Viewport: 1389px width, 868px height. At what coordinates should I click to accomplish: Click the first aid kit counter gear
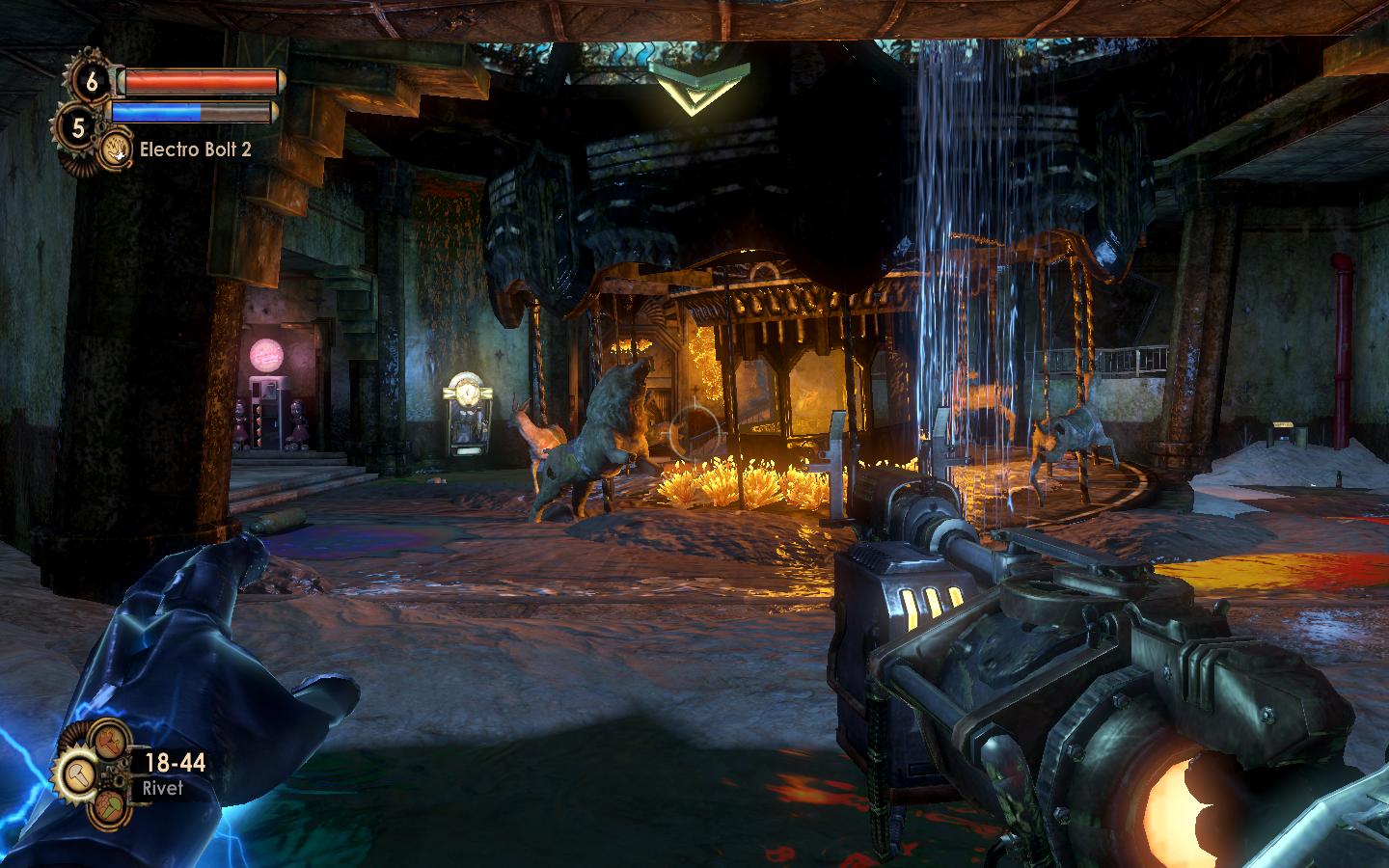(x=92, y=82)
